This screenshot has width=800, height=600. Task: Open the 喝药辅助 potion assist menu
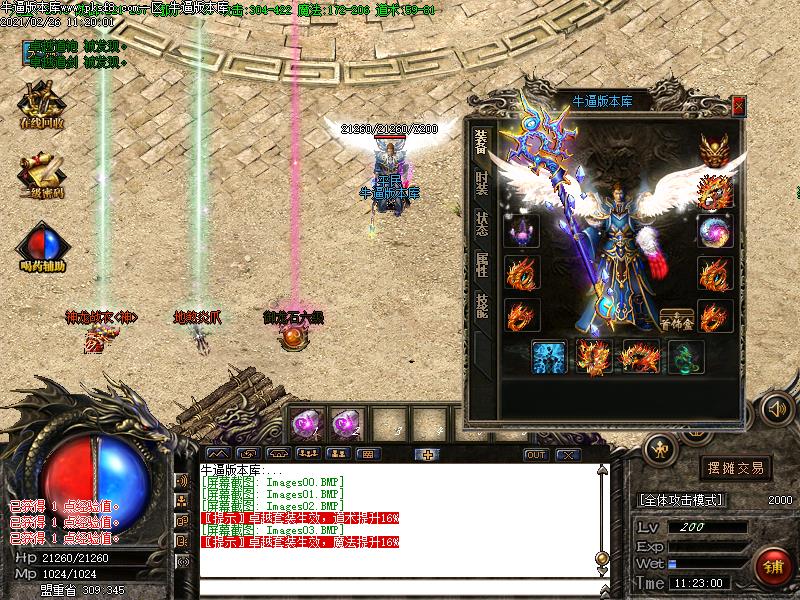(x=42, y=248)
